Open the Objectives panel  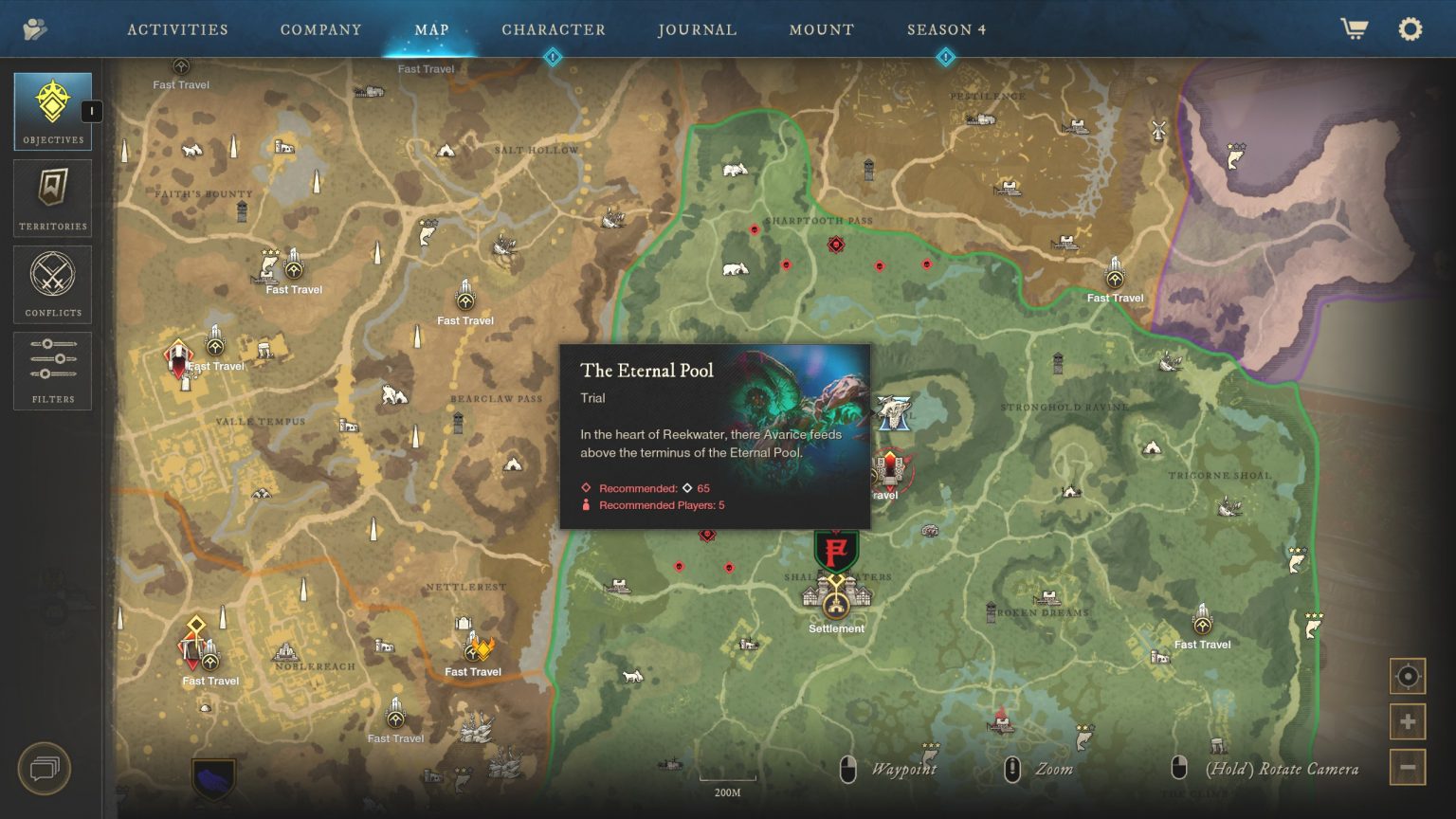pos(52,110)
